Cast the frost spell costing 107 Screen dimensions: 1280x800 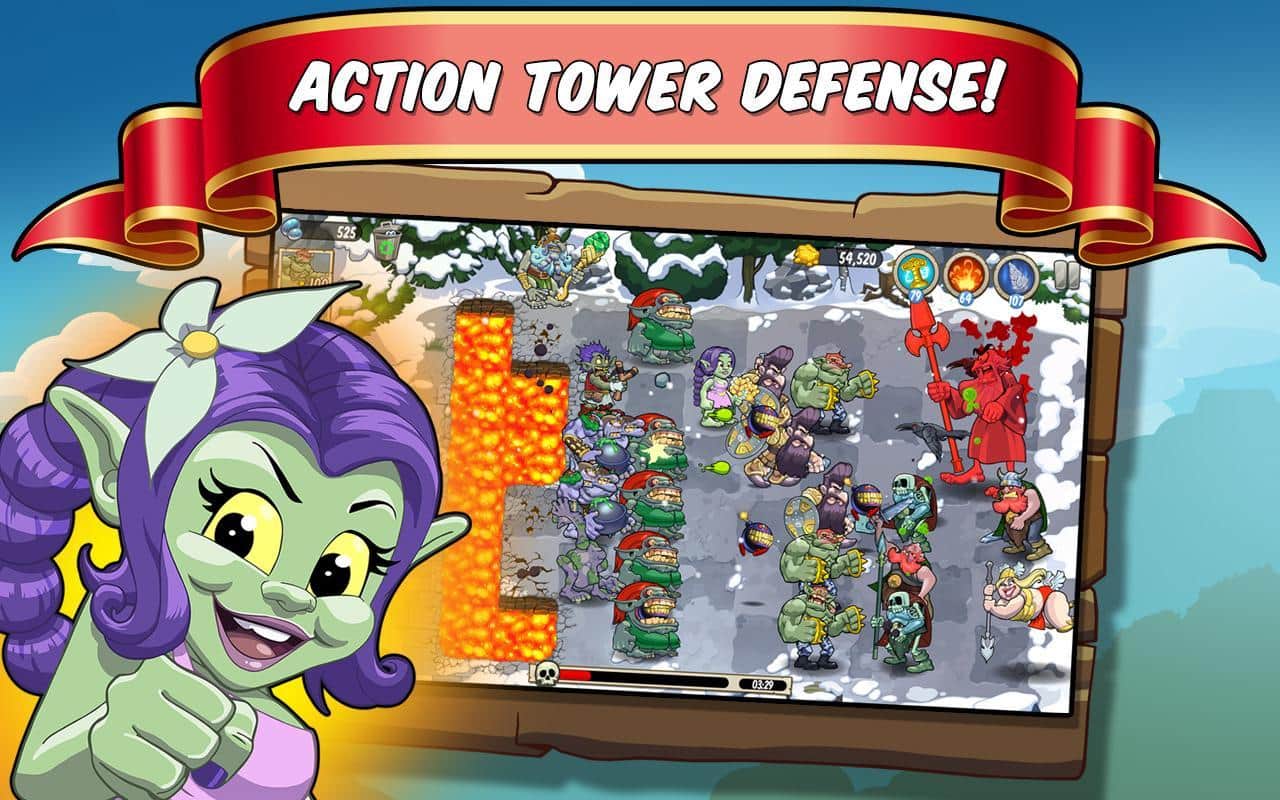pos(1016,278)
